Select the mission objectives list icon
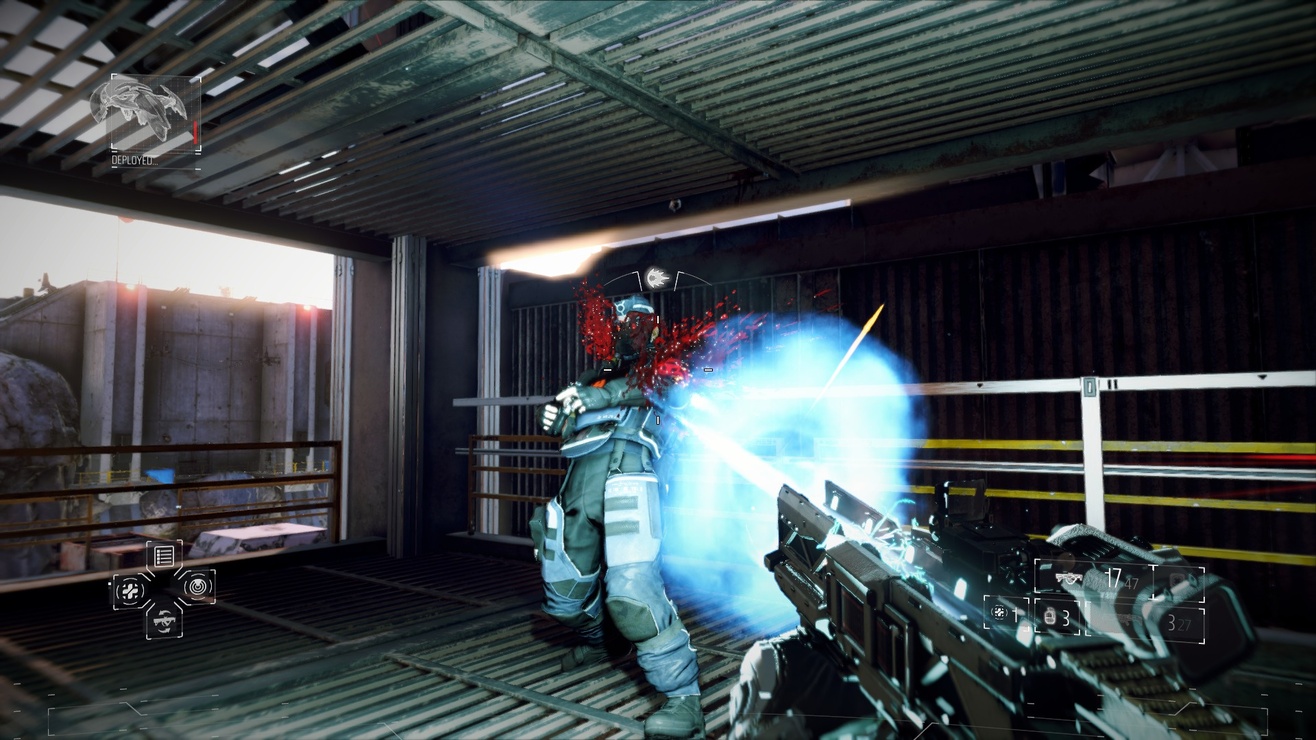 coord(164,555)
